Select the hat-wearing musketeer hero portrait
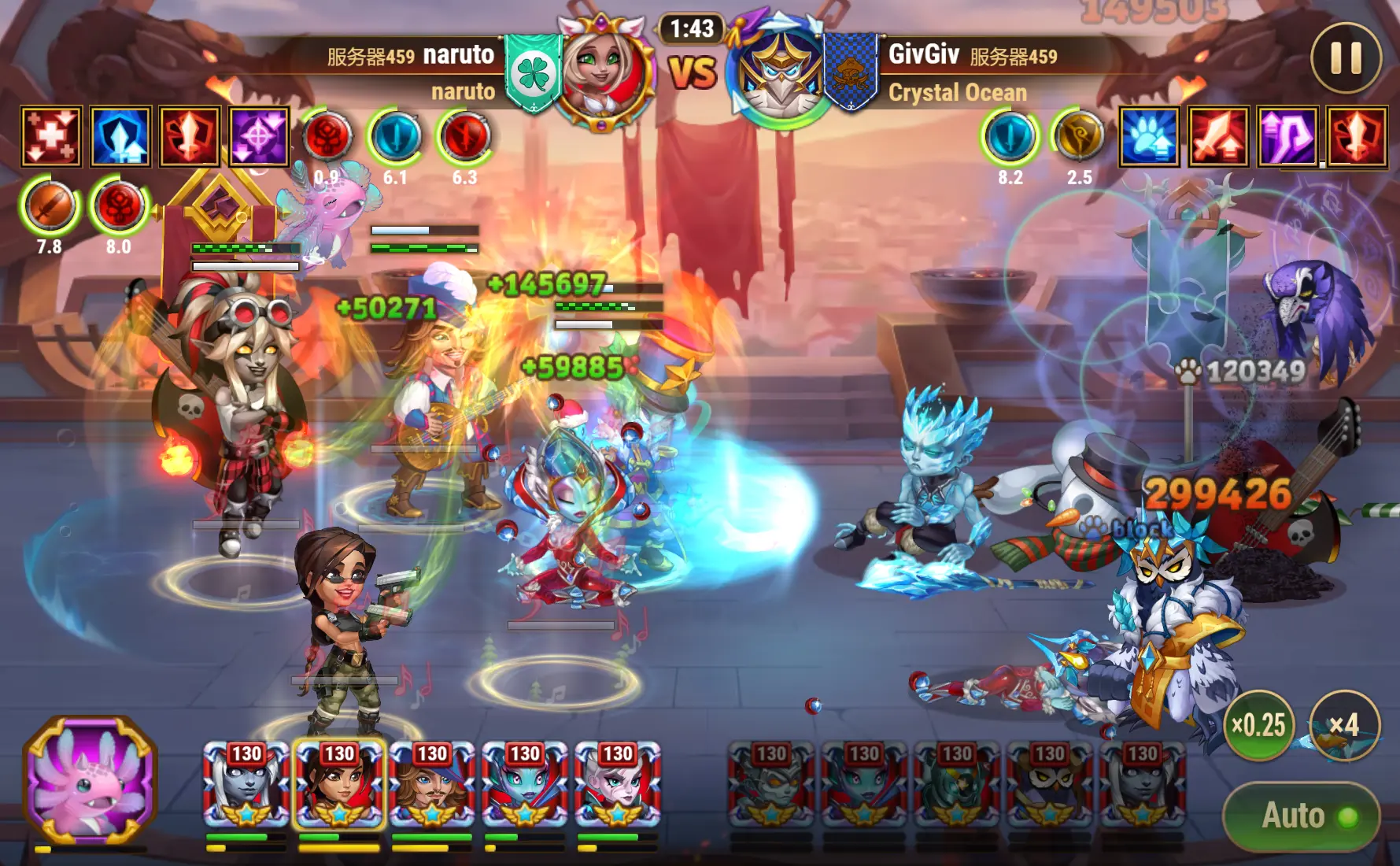Image resolution: width=1400 pixels, height=866 pixels. (432, 783)
